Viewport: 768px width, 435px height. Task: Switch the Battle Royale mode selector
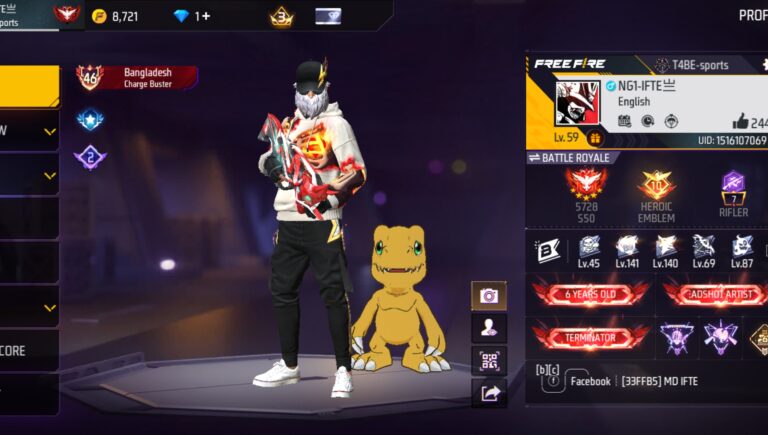pyautogui.click(x=568, y=158)
